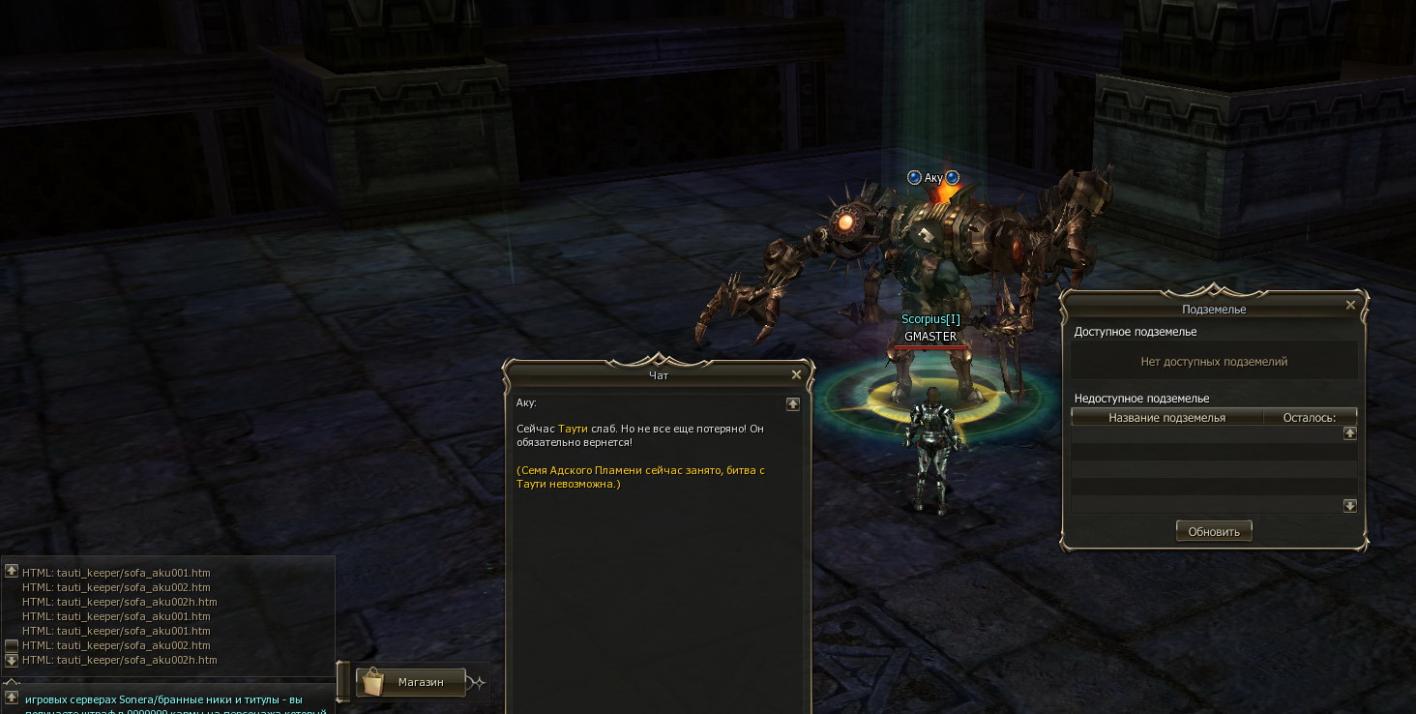Click the dungeon list's up arrow
This screenshot has width=1416, height=714.
(x=1349, y=433)
